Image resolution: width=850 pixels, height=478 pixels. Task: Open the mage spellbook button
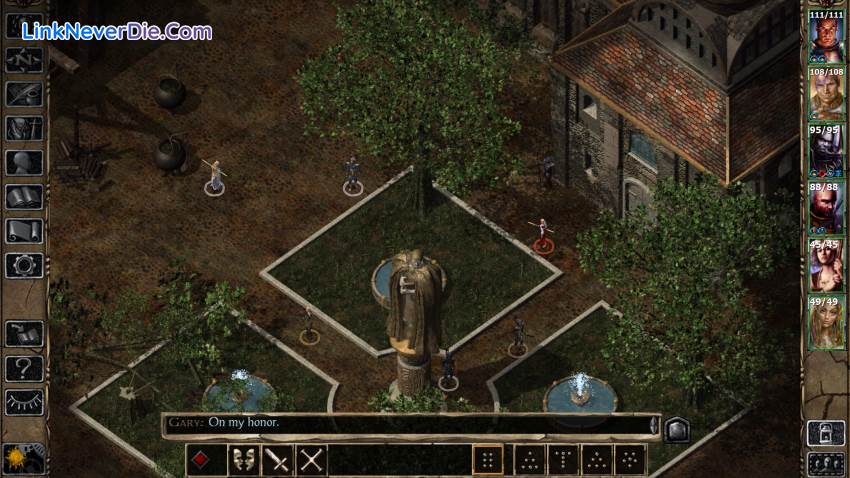point(23,197)
